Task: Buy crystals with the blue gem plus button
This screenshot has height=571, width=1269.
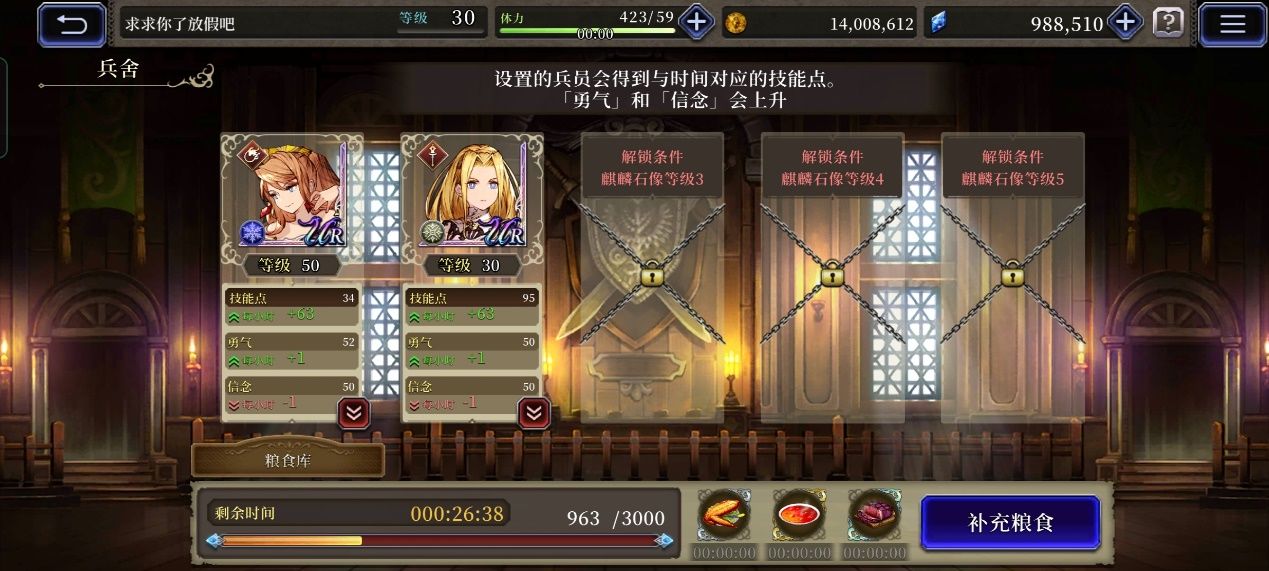Action: click(1126, 22)
